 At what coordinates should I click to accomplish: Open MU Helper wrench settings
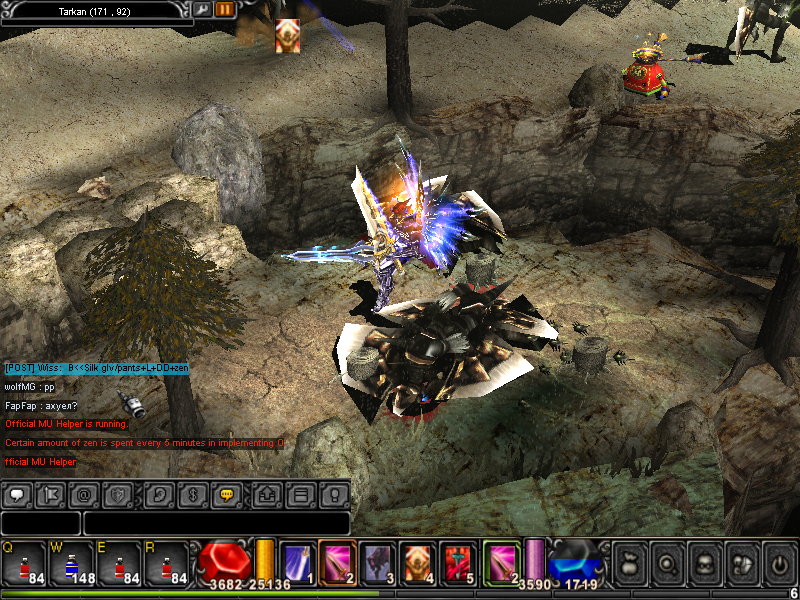(202, 9)
